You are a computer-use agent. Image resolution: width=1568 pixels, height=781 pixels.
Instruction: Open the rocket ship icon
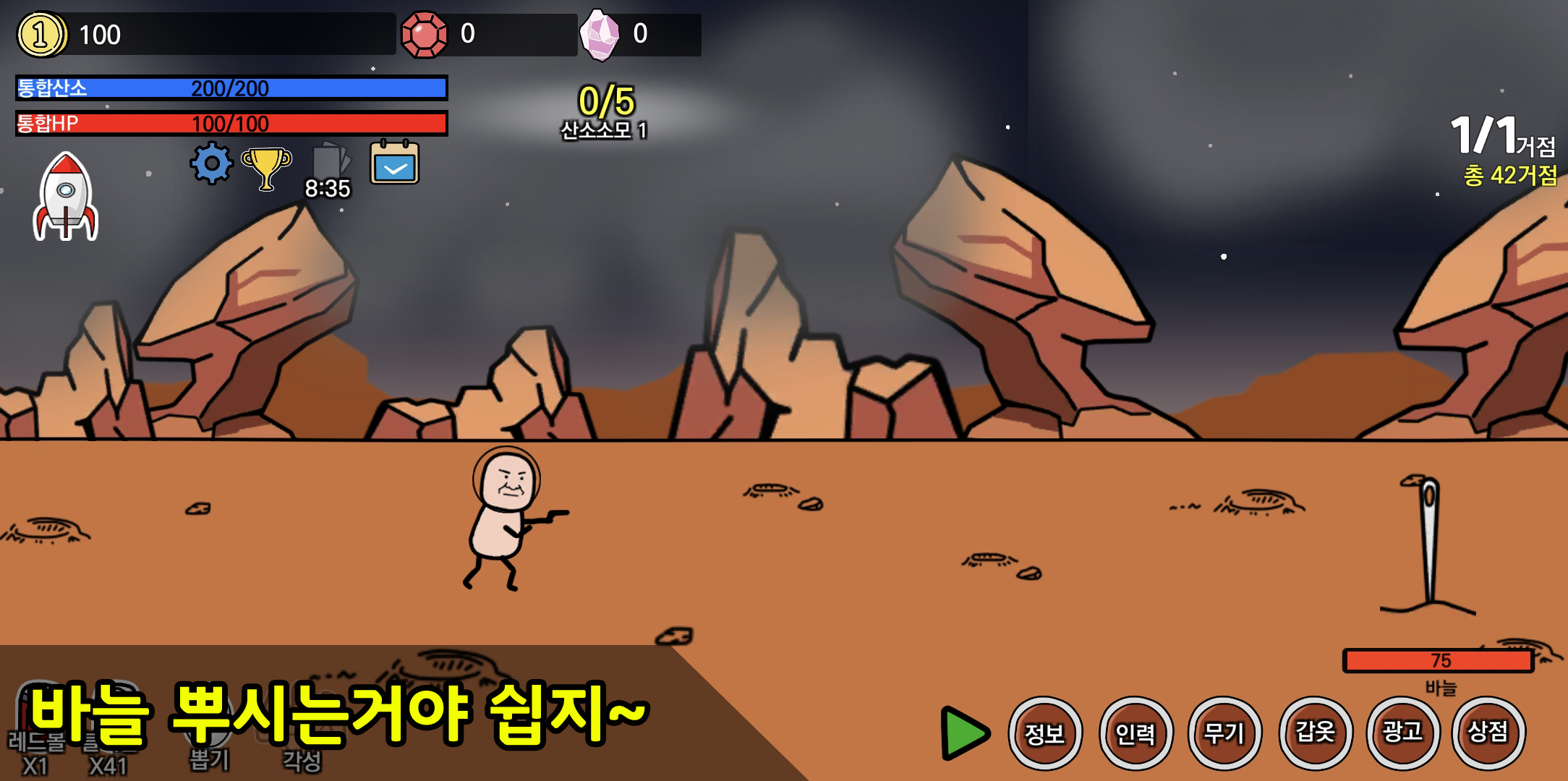(x=66, y=197)
